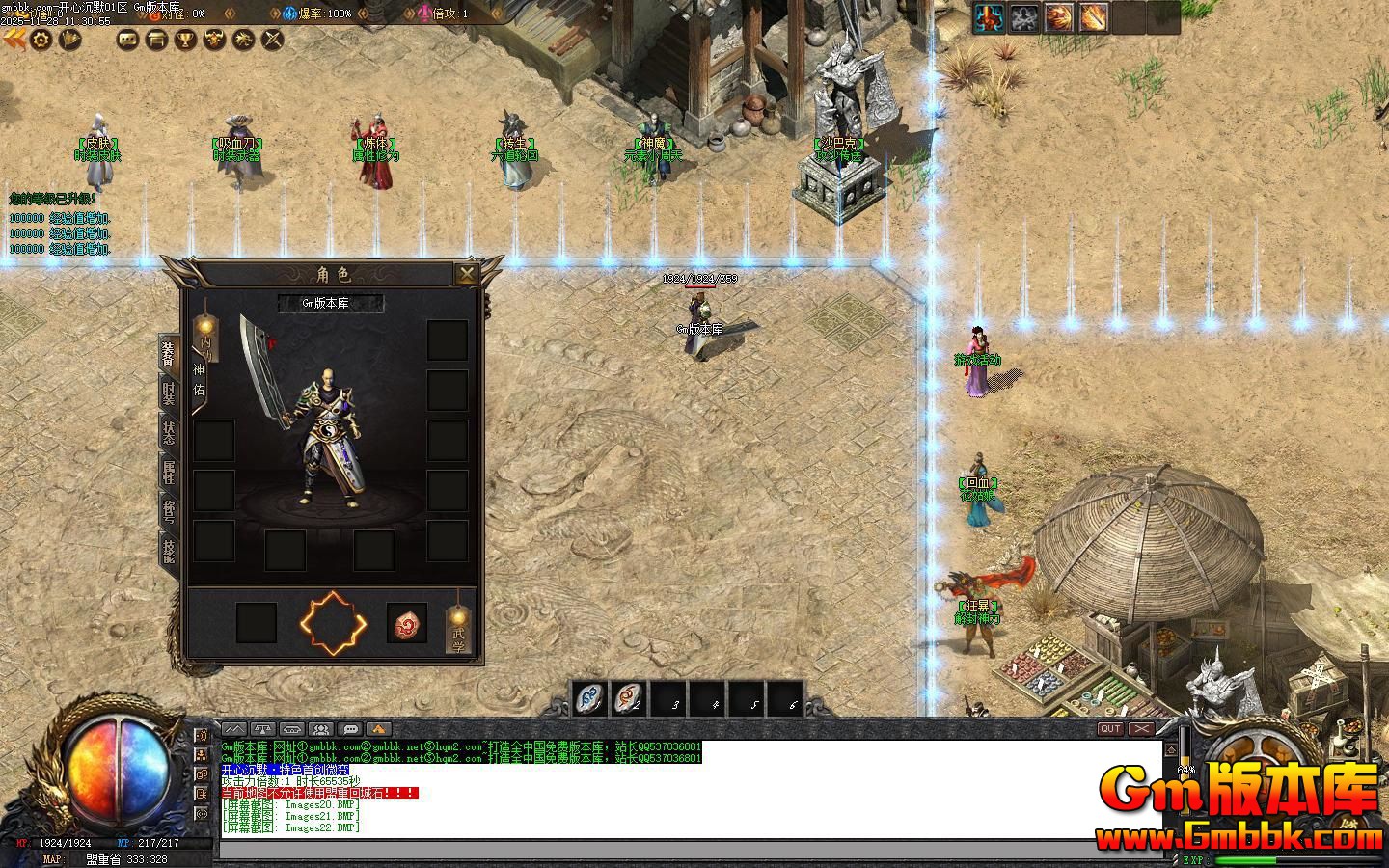Select the 属性 attributes tab
Image resolution: width=1389 pixels, height=868 pixels.
coord(170,473)
